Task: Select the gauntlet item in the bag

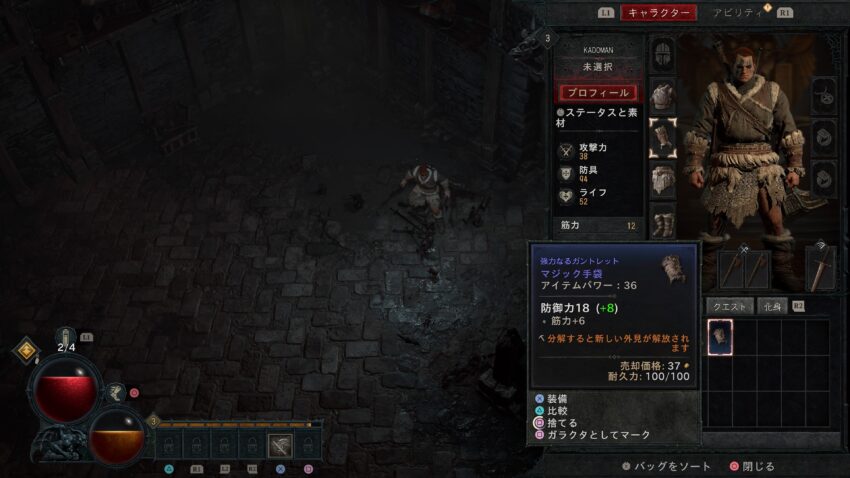Action: [720, 337]
